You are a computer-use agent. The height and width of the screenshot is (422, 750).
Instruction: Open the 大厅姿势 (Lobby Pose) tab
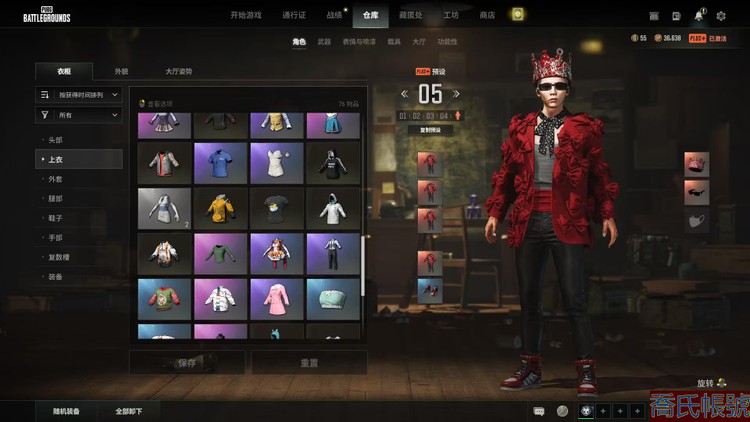point(179,72)
